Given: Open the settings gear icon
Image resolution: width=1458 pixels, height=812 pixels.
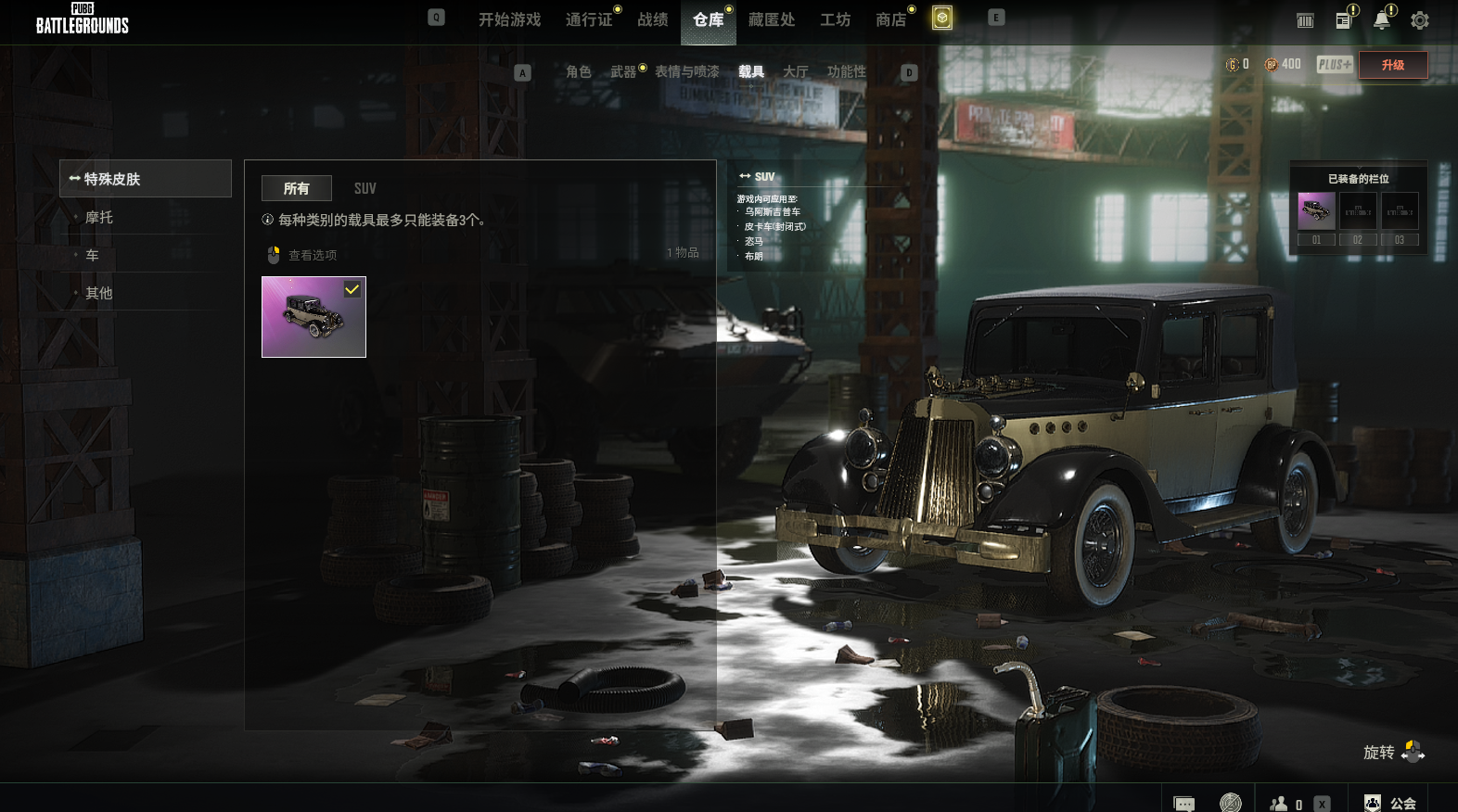Looking at the screenshot, I should 1420,20.
